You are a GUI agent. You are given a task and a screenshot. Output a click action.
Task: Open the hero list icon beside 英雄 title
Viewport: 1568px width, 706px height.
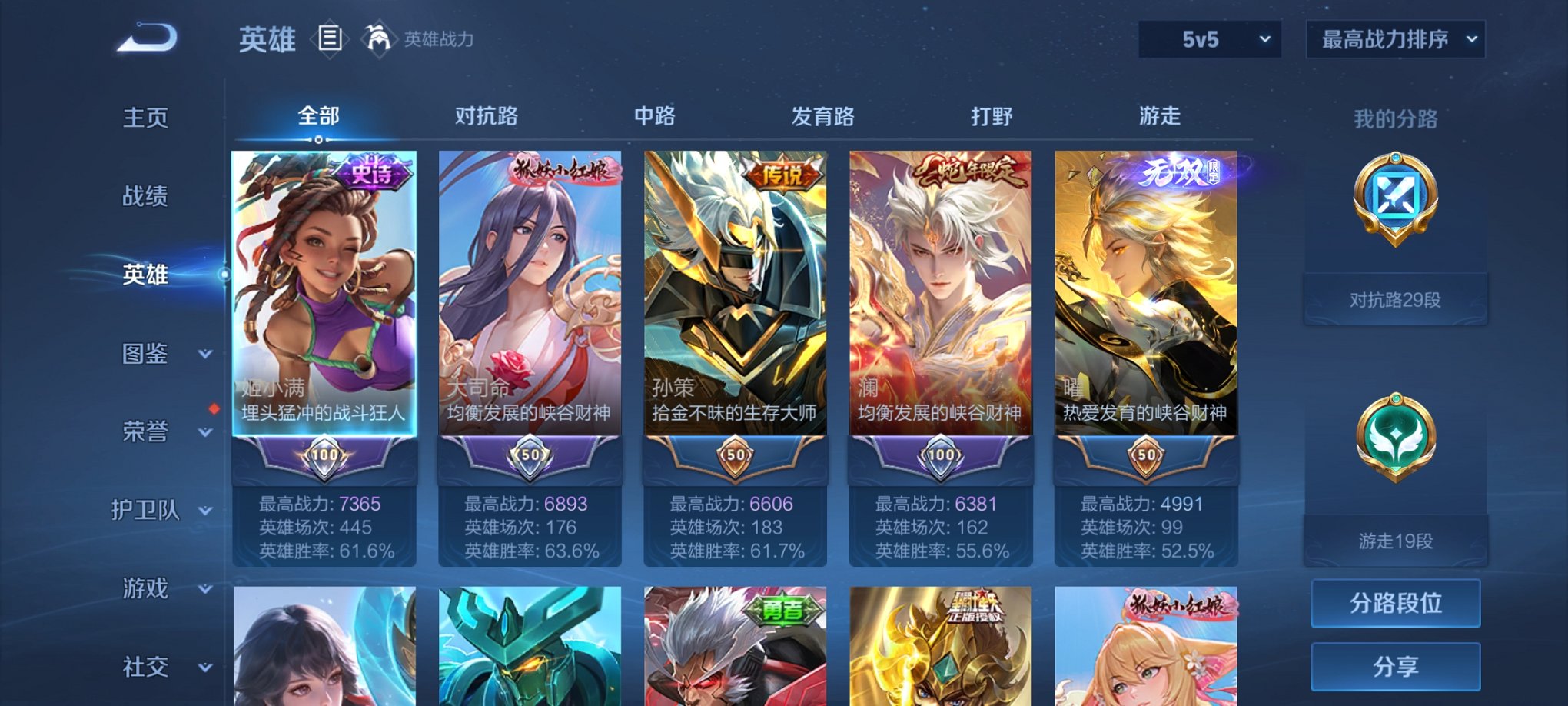point(331,38)
